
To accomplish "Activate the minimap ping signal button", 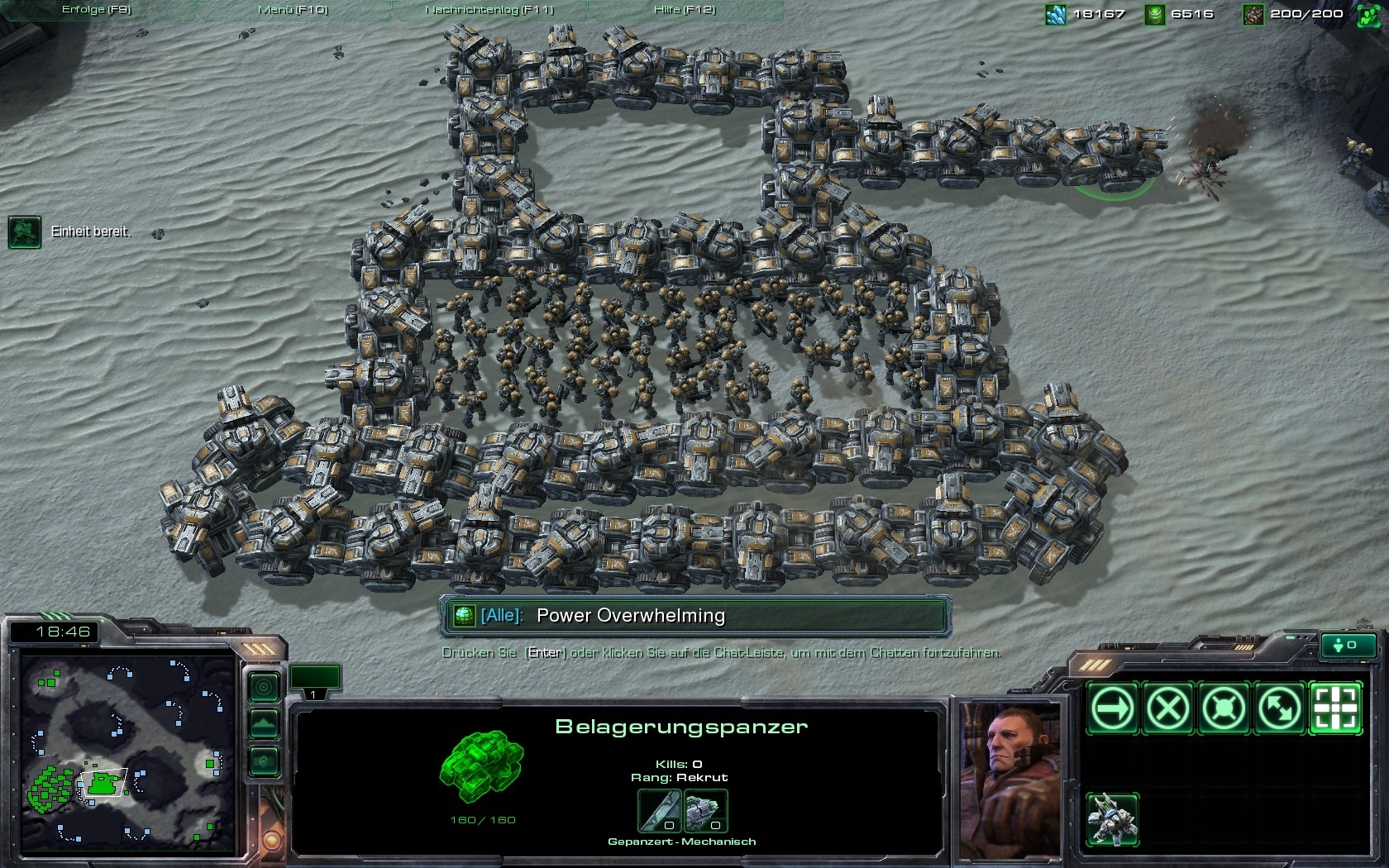I will tap(264, 686).
